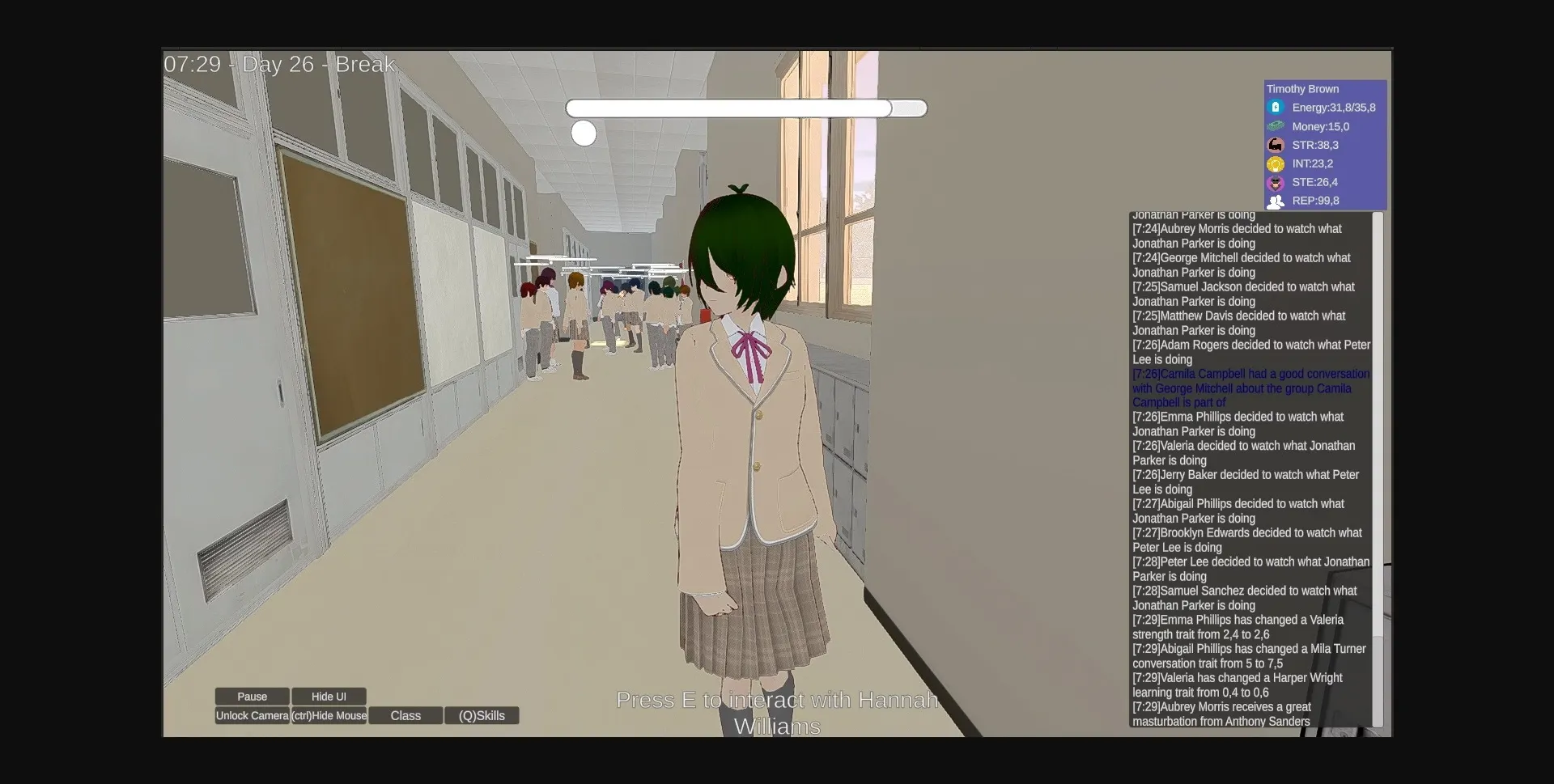Viewport: 1554px width, 784px height.
Task: Unlock the camera
Action: pos(252,715)
